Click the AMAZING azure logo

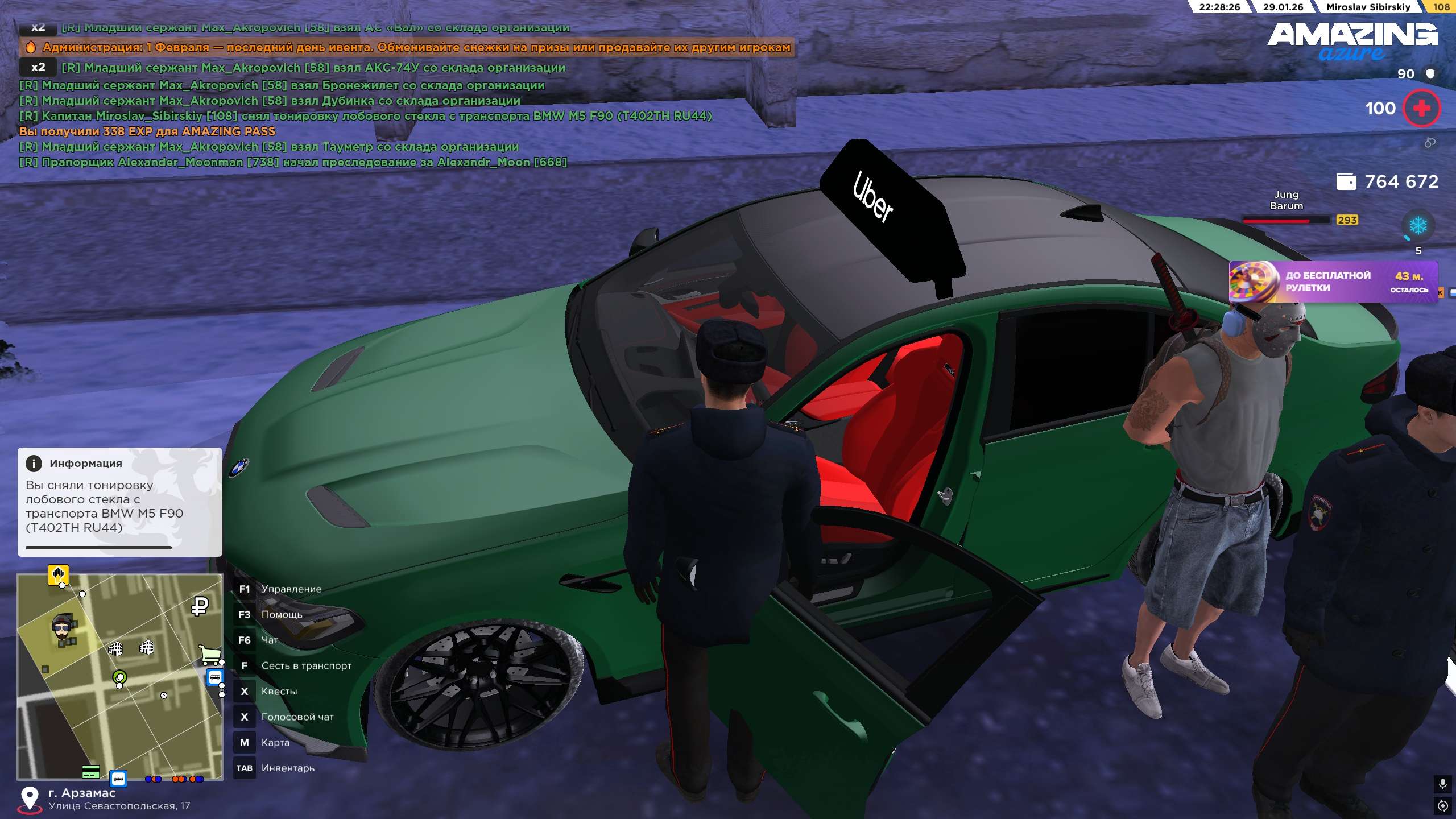(x=1352, y=41)
